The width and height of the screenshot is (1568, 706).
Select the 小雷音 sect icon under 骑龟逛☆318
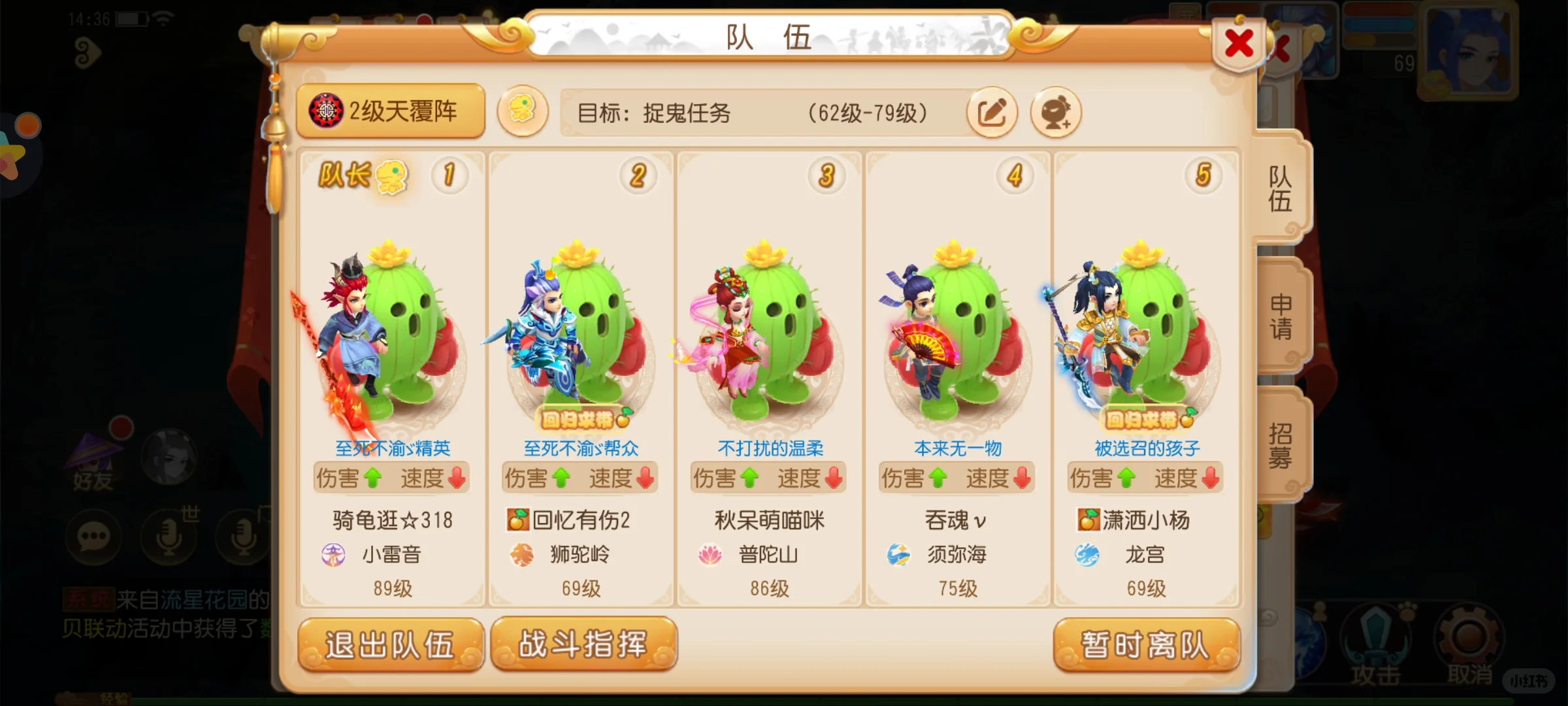coord(334,554)
